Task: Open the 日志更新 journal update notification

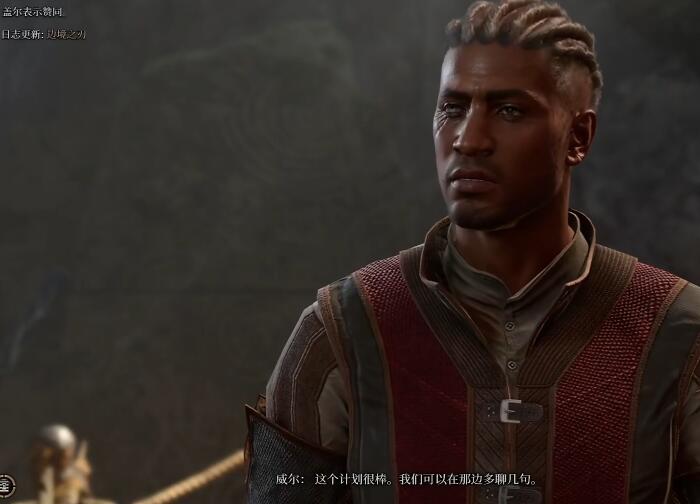Action: pos(44,33)
